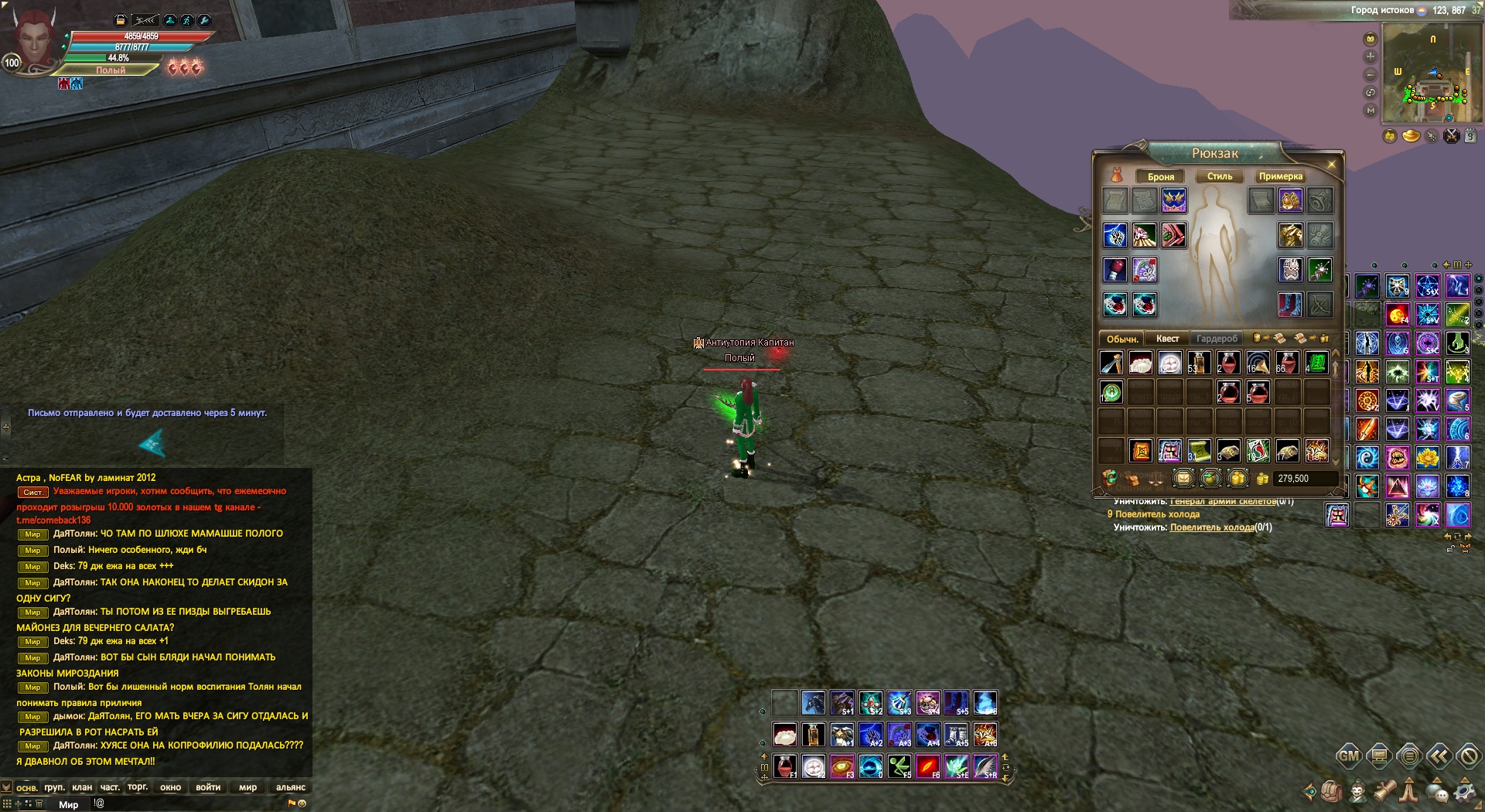Switch to the Стиль equipment tab
Screen dimensions: 1485x812
point(1220,176)
